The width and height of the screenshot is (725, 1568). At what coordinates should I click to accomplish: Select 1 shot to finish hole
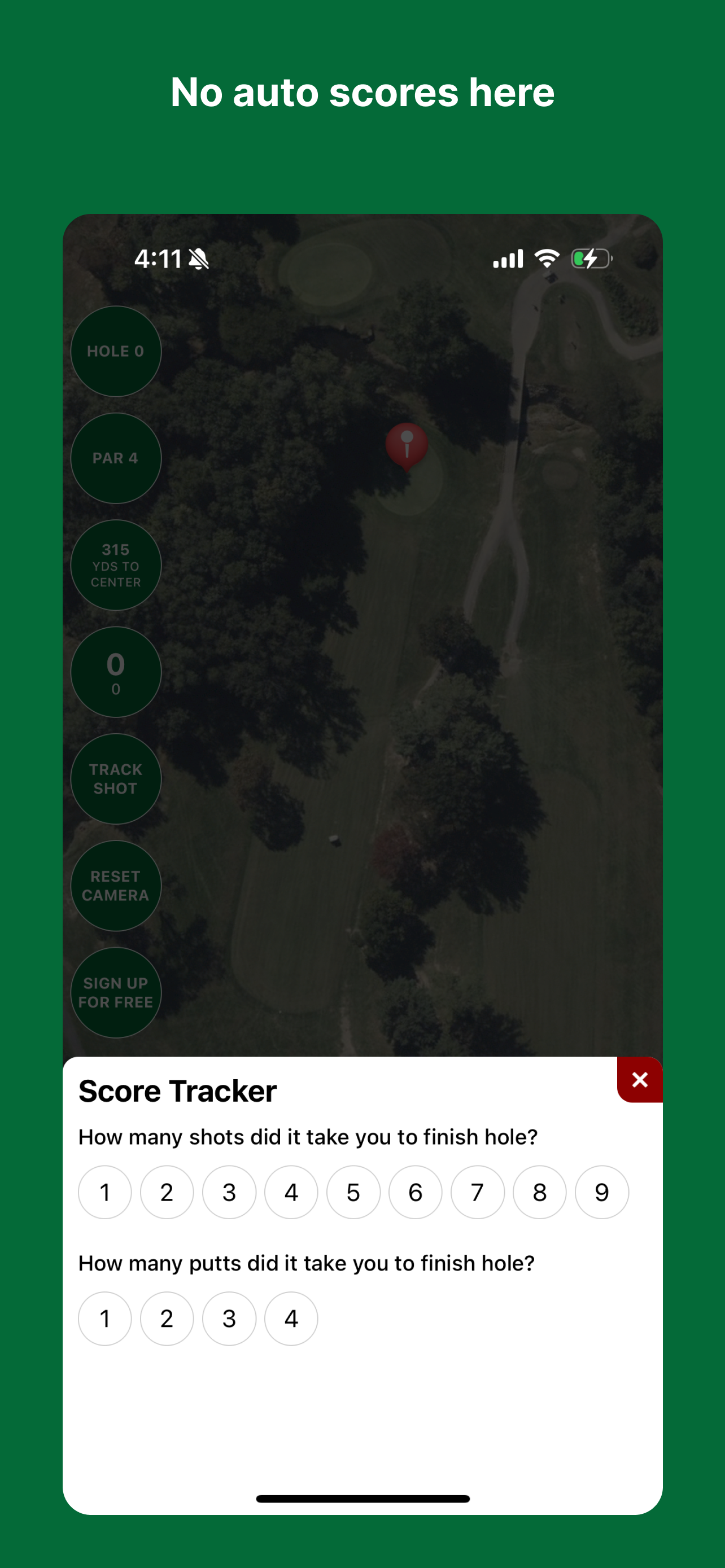coord(104,1192)
